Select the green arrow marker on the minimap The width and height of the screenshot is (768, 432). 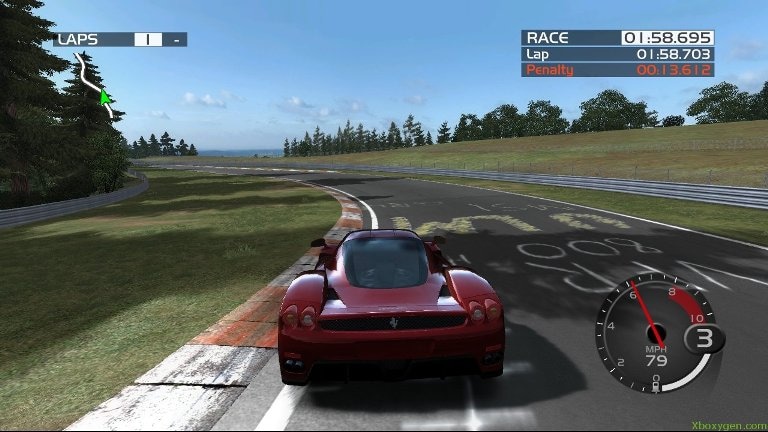coord(104,97)
